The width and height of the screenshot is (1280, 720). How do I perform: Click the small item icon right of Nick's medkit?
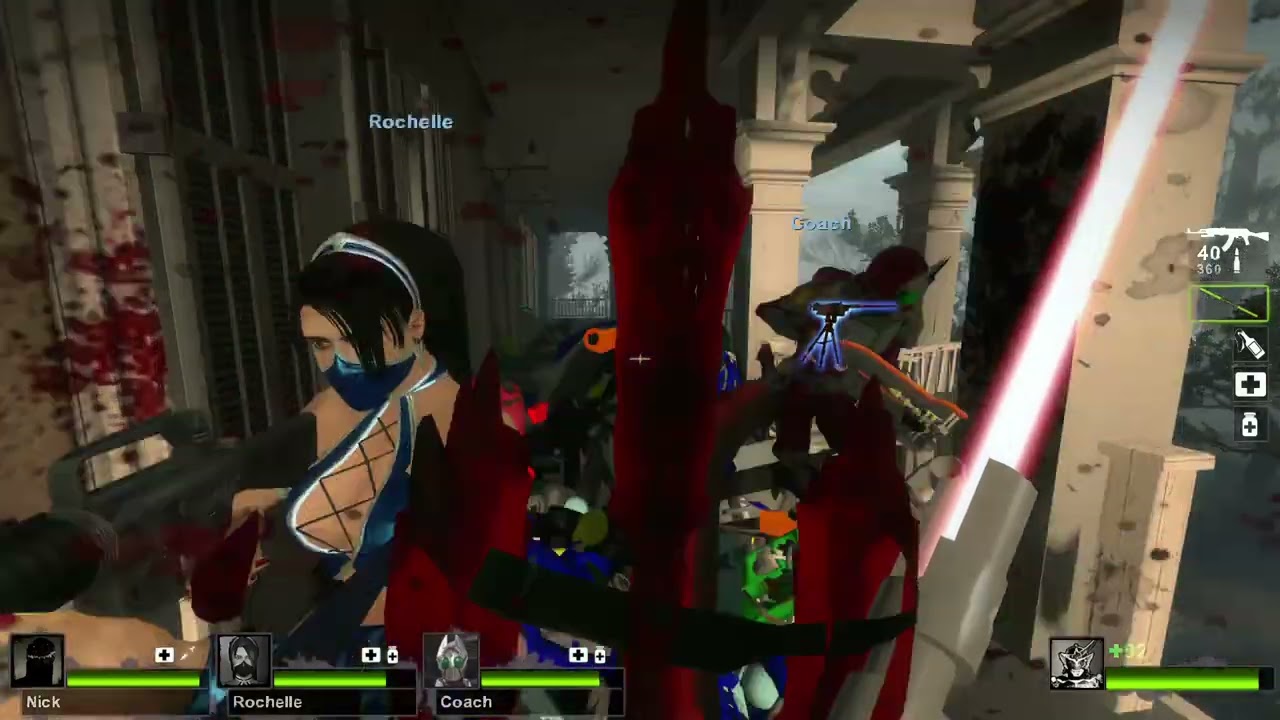click(185, 655)
